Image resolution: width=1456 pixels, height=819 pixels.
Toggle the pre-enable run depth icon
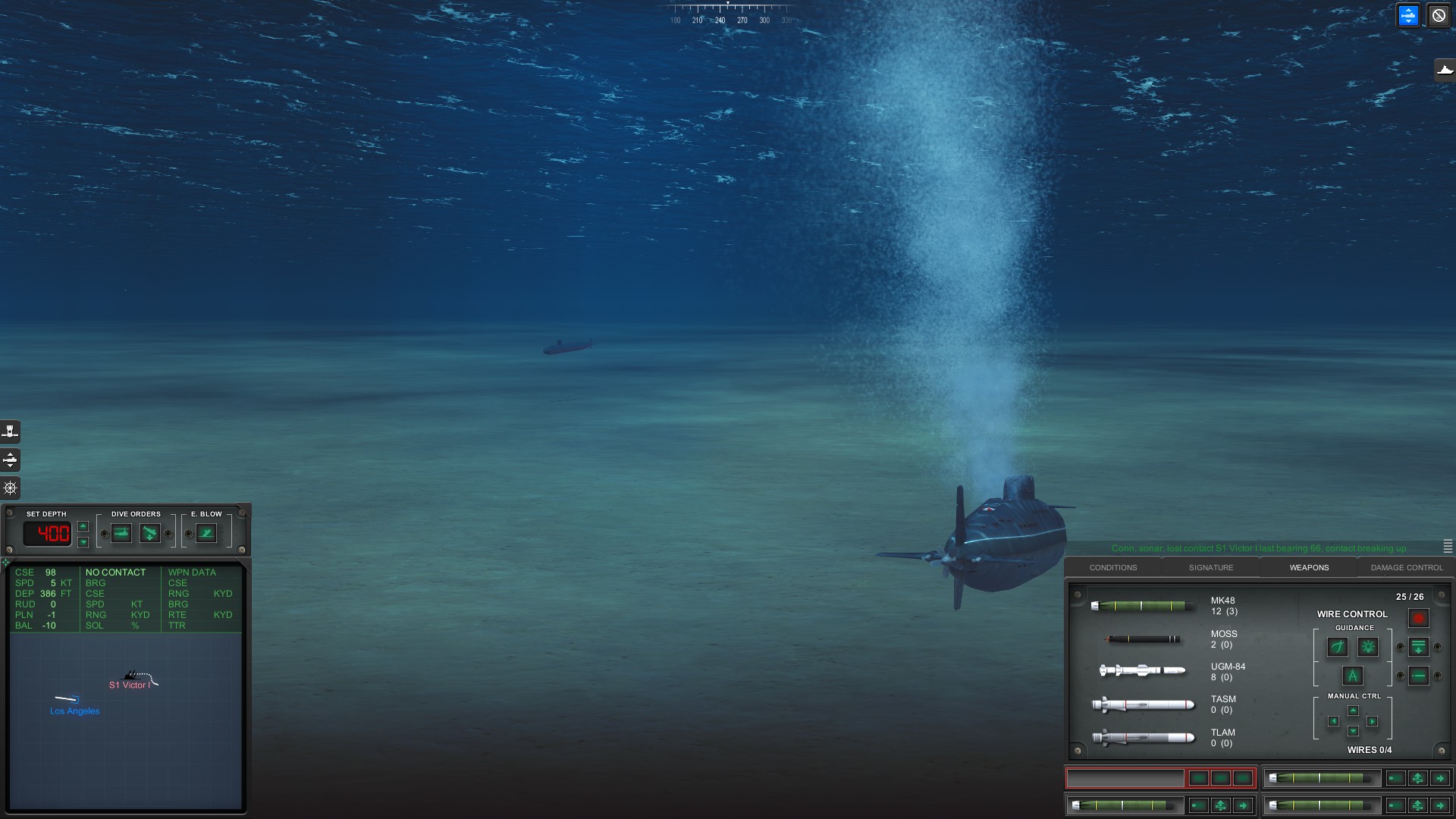coord(1419,647)
